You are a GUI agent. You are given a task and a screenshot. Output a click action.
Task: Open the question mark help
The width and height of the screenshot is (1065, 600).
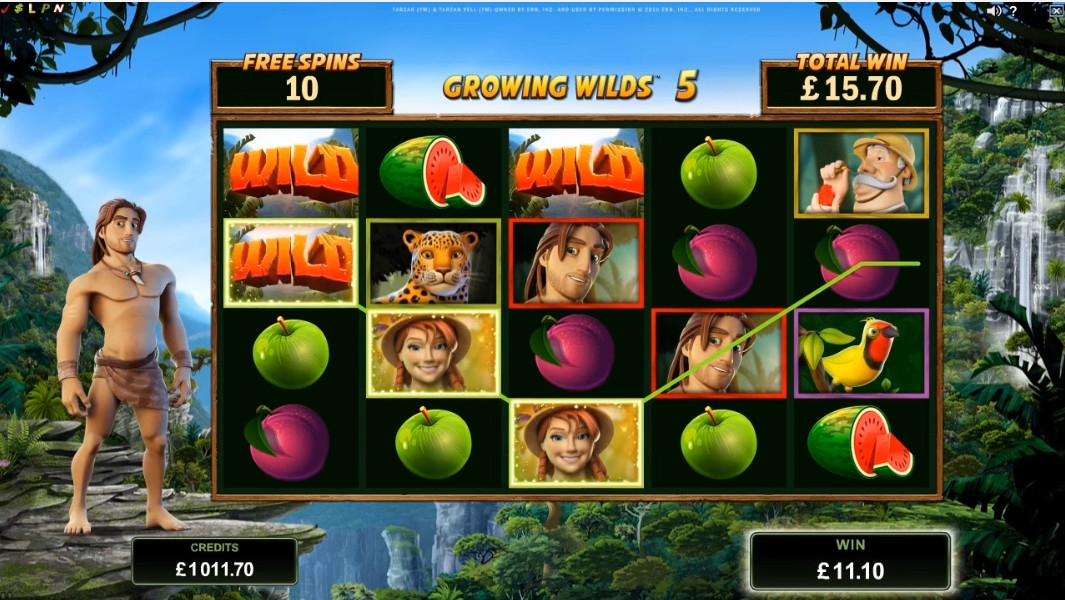pyautogui.click(x=1013, y=11)
